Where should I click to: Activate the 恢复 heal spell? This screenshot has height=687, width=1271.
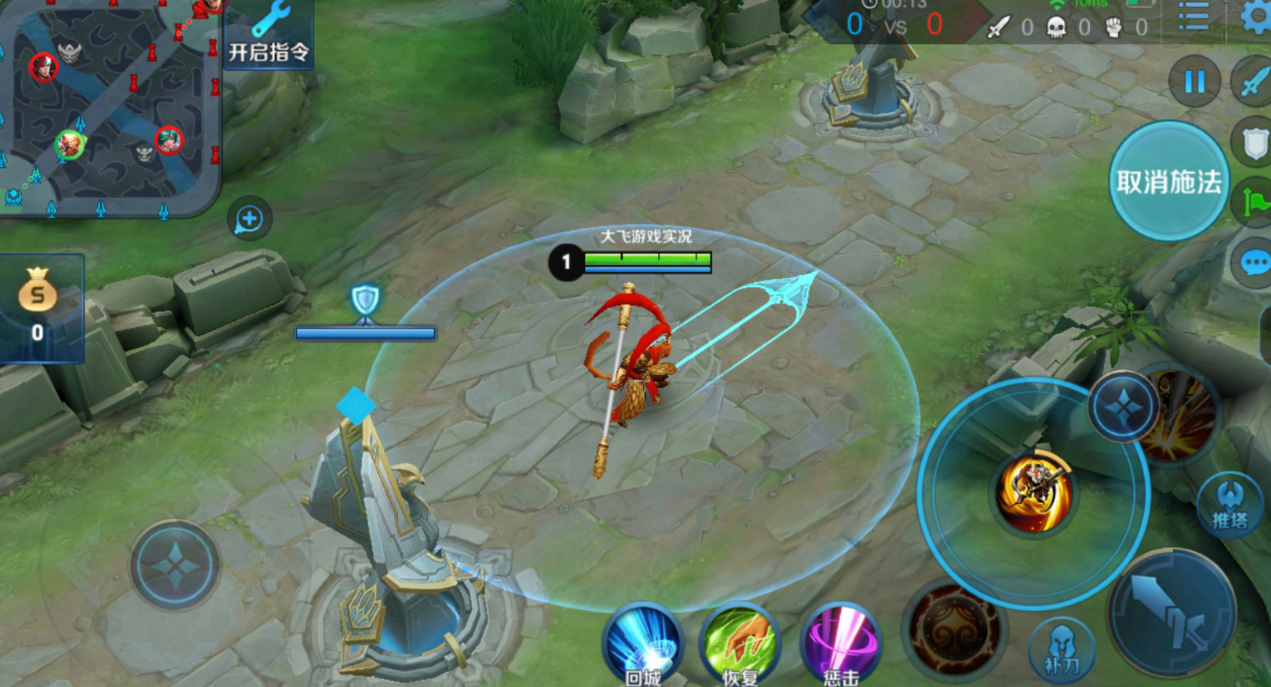[740, 643]
